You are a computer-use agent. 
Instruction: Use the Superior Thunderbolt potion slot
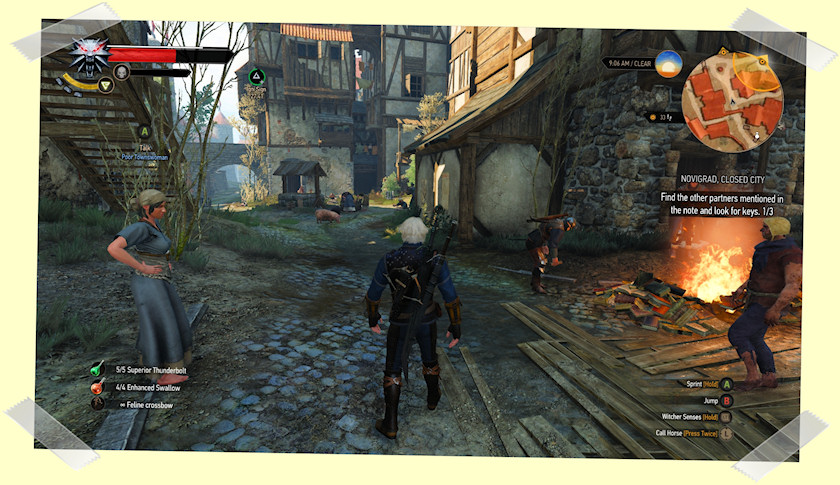[x=97, y=370]
